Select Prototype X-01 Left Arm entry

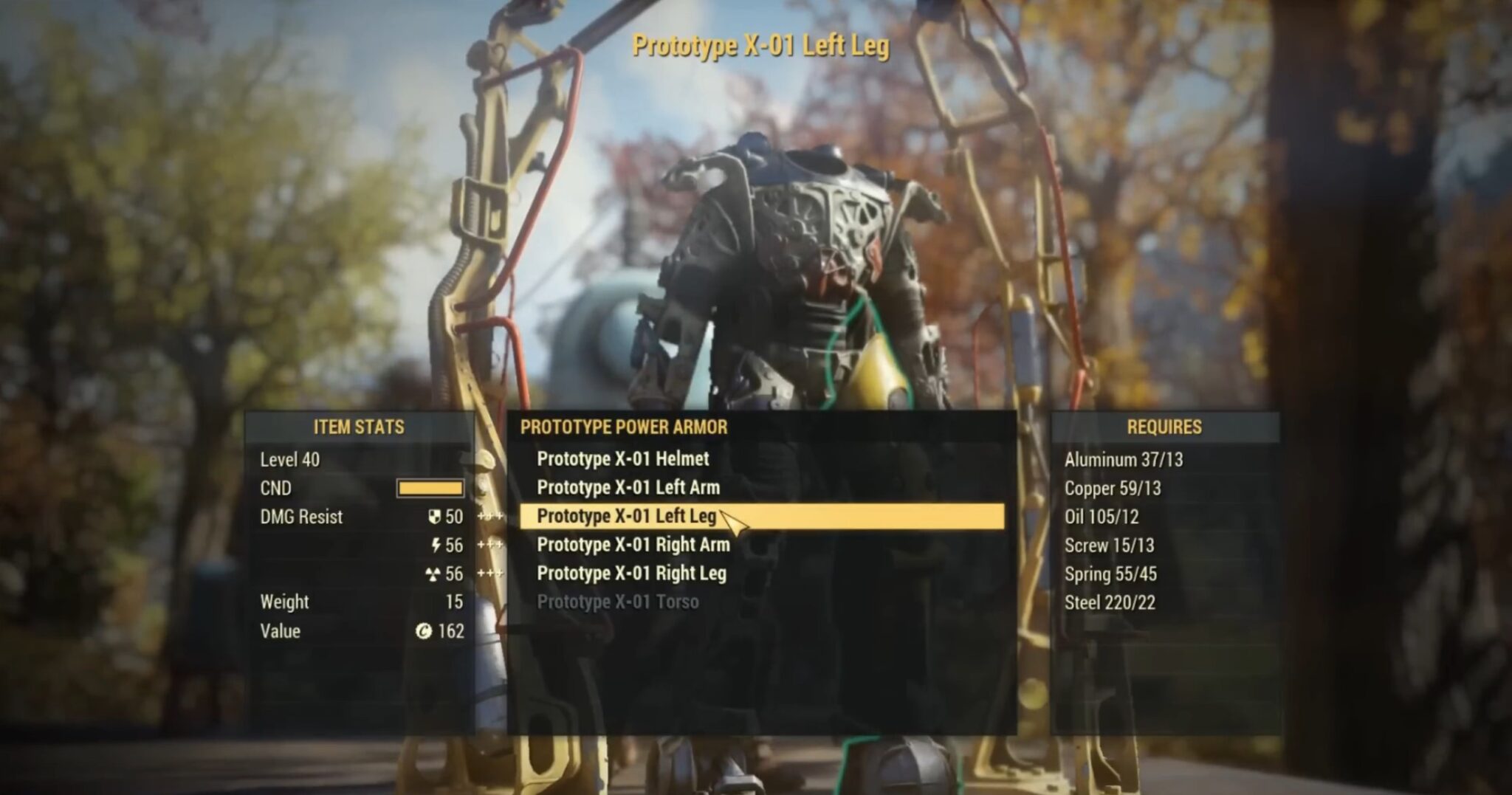pos(628,488)
